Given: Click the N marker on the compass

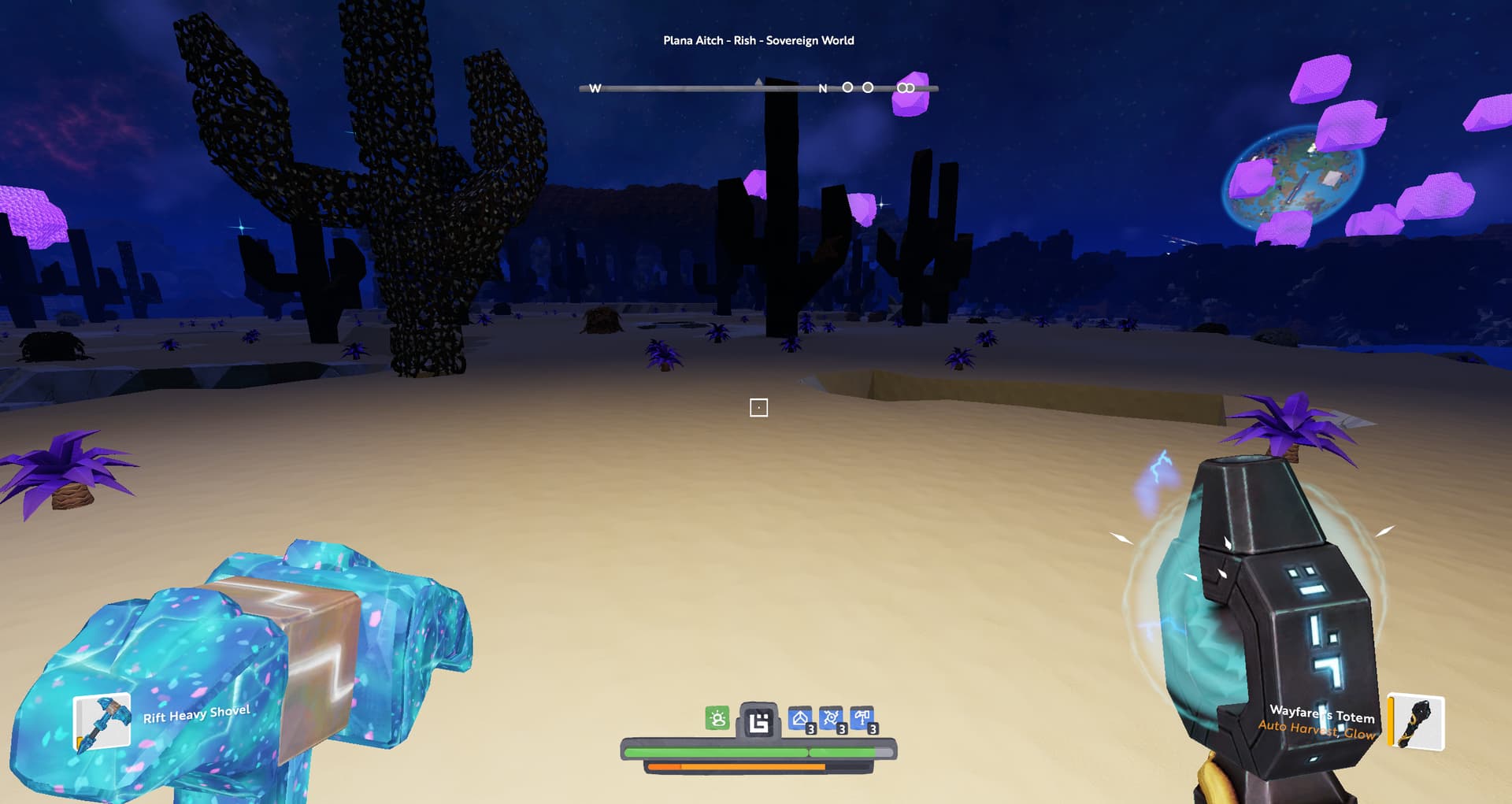Looking at the screenshot, I should pos(822,88).
